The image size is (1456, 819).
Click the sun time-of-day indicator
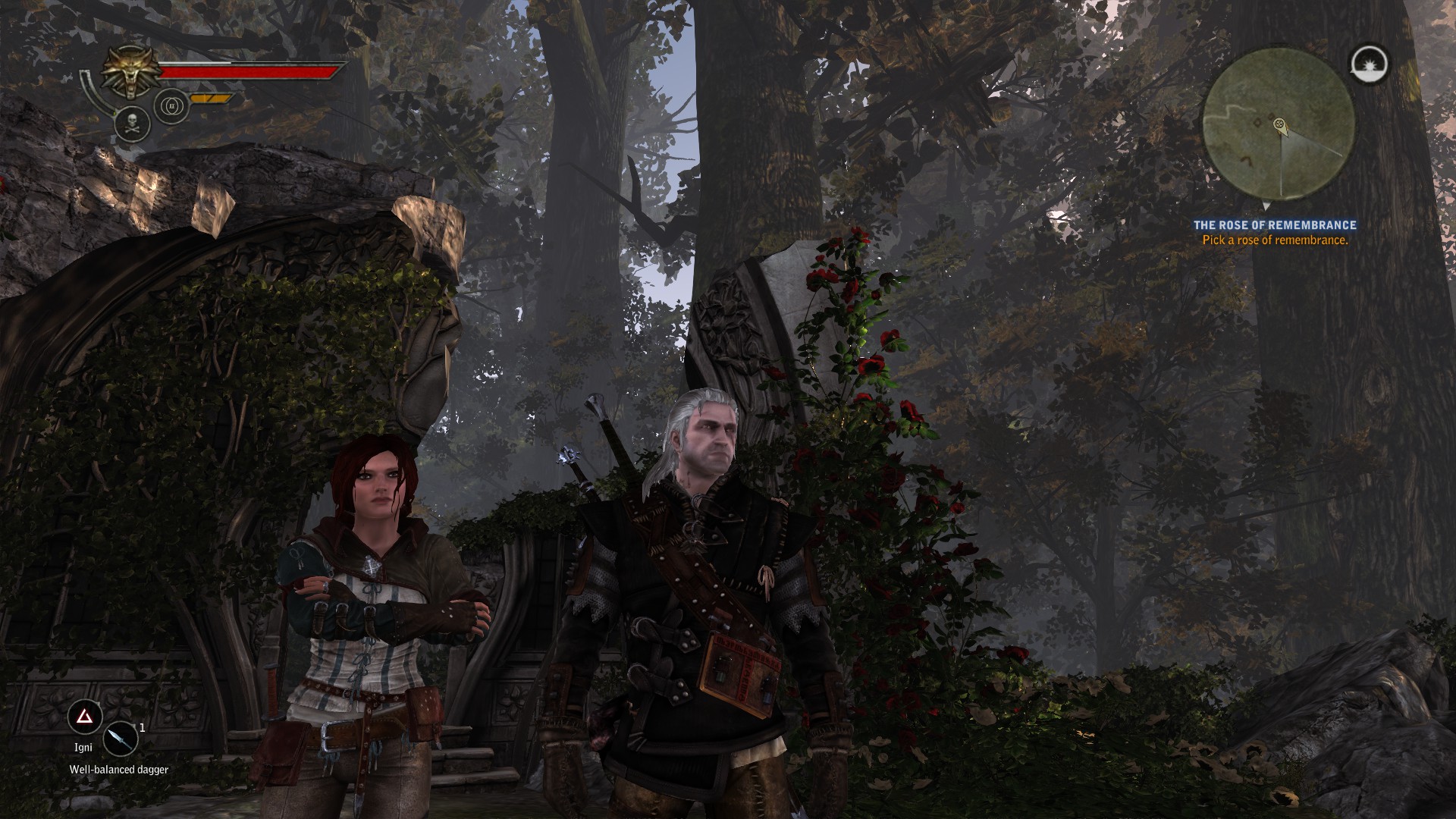coord(1370,62)
